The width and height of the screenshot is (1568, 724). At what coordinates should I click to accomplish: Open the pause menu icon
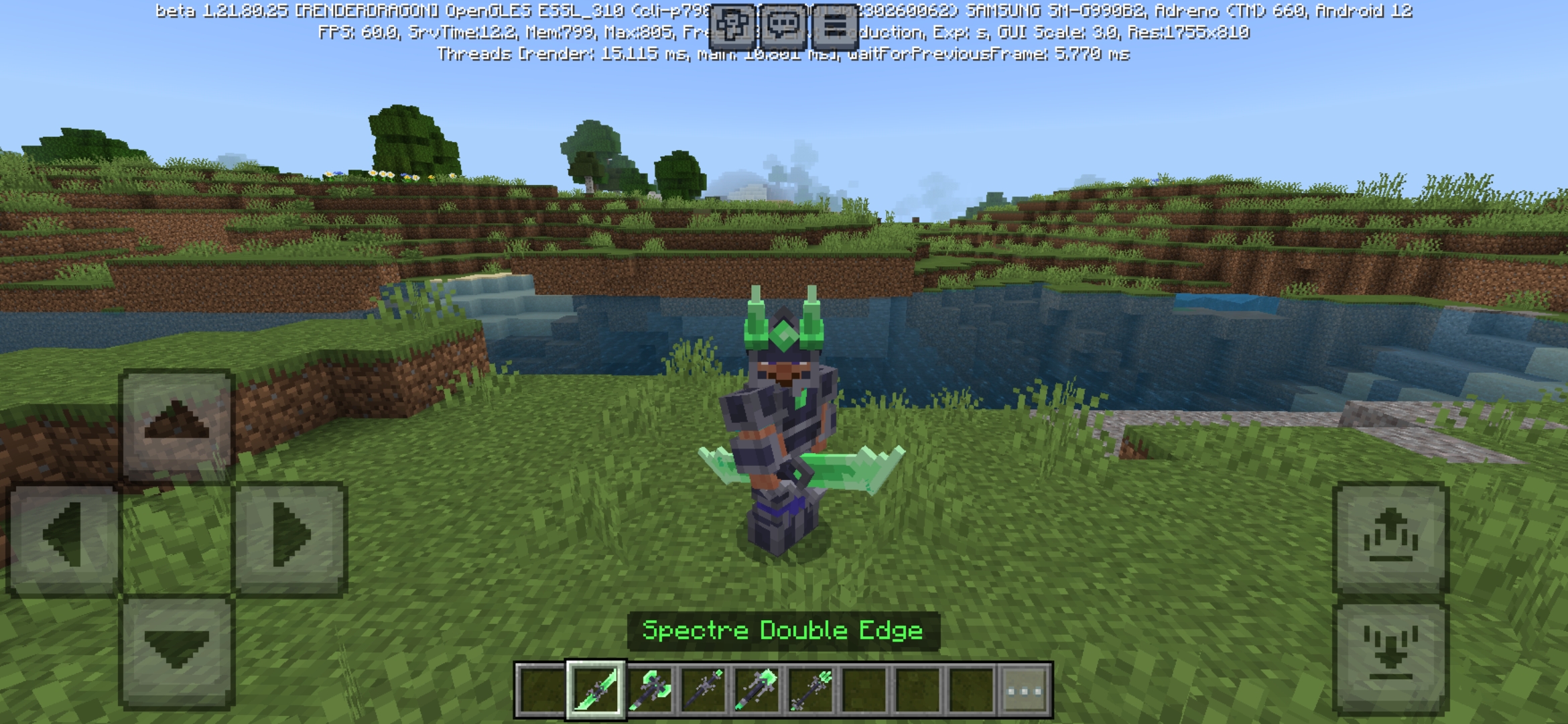click(836, 27)
